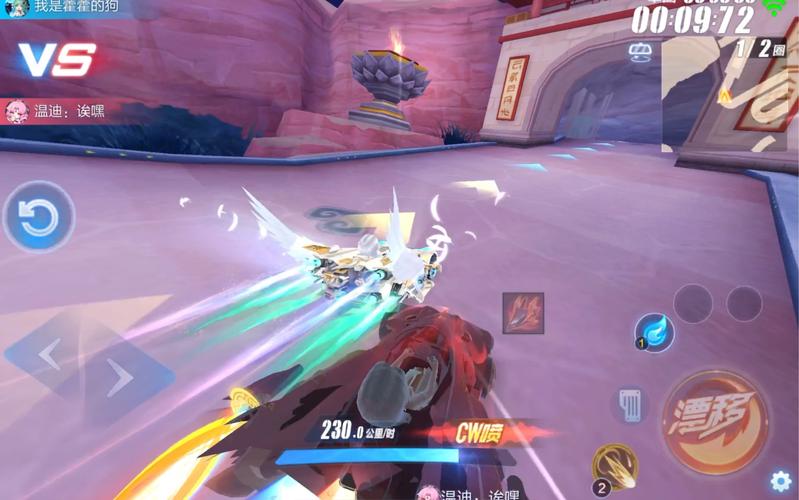
Task: Open the settings gear
Action: (780, 482)
